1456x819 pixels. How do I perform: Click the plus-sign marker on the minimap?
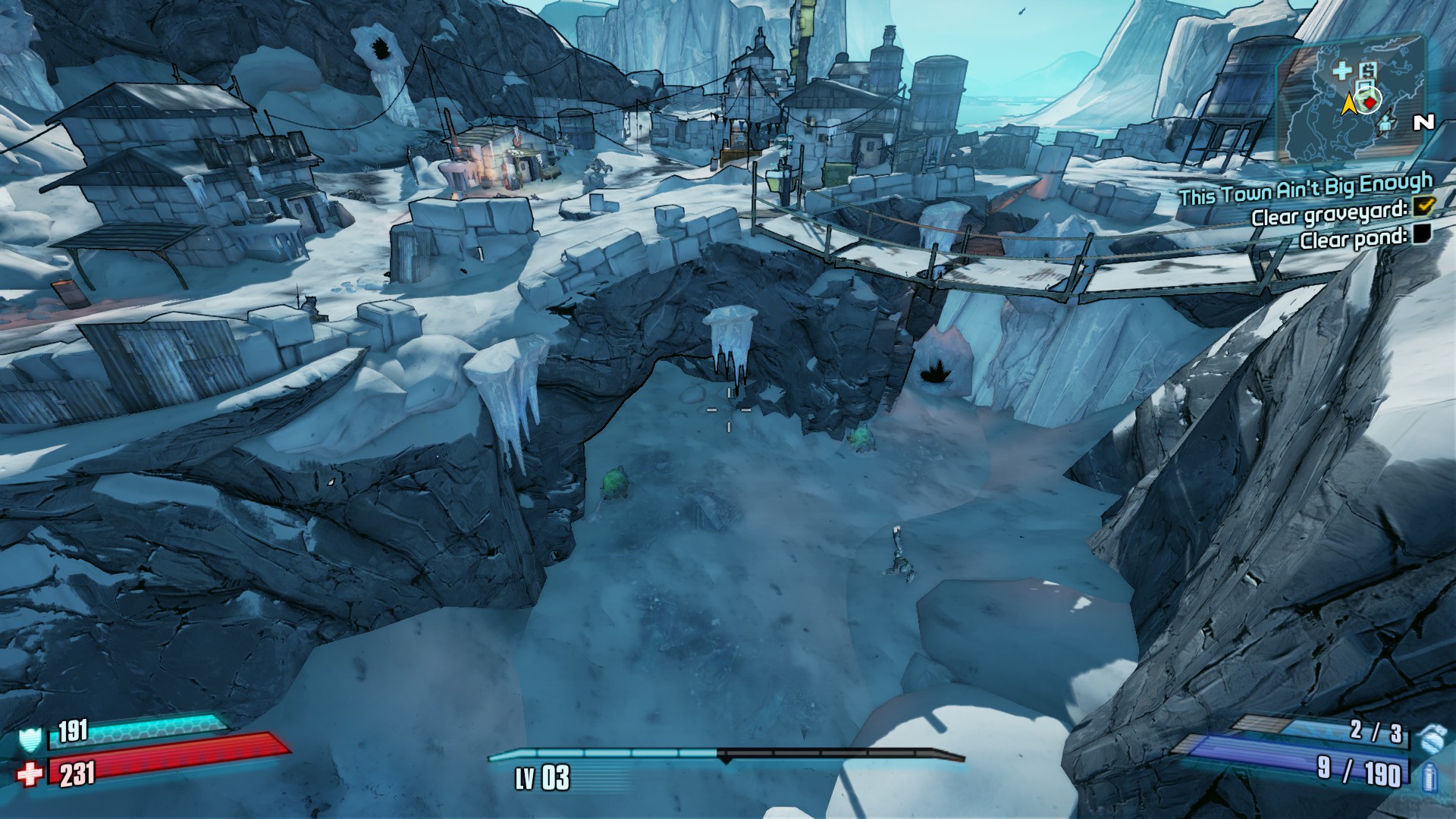(x=1342, y=71)
